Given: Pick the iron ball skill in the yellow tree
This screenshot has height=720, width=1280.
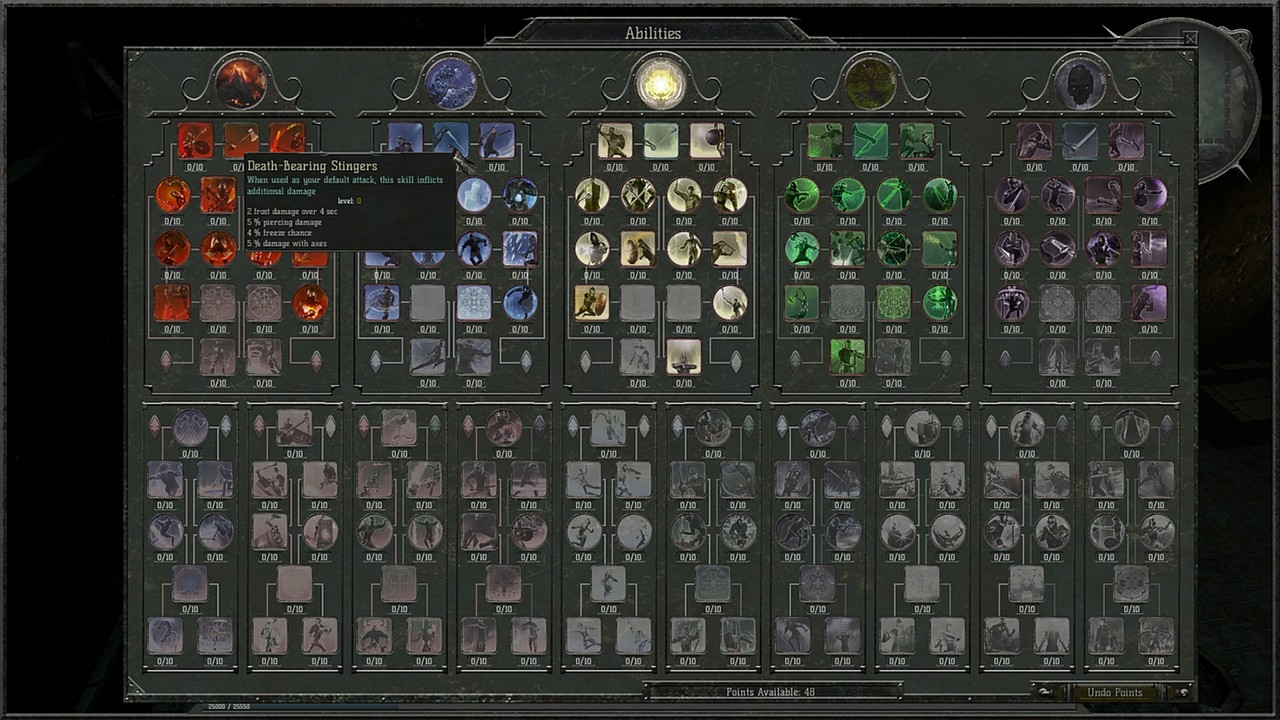Looking at the screenshot, I should (707, 141).
